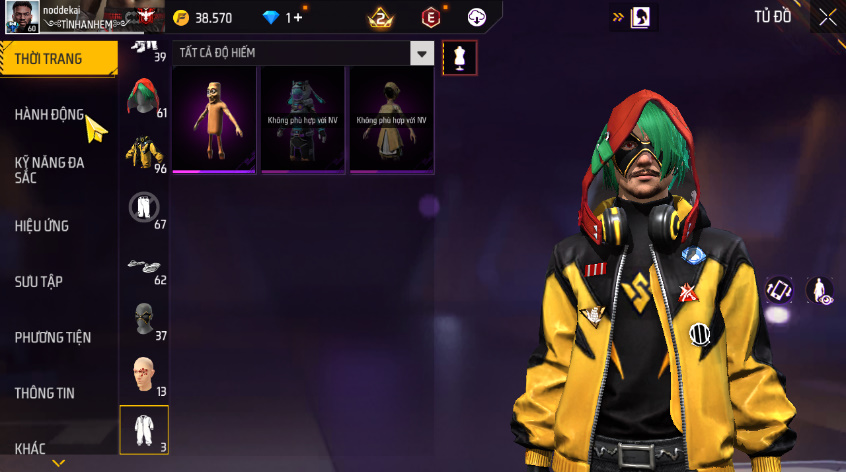Close the wardrobe with the X button
The width and height of the screenshot is (846, 472).
coord(828,16)
